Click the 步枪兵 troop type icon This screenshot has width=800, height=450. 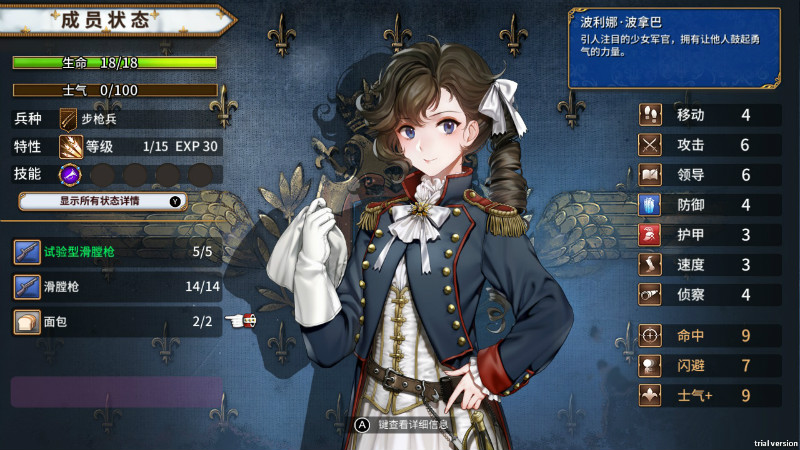coord(68,118)
